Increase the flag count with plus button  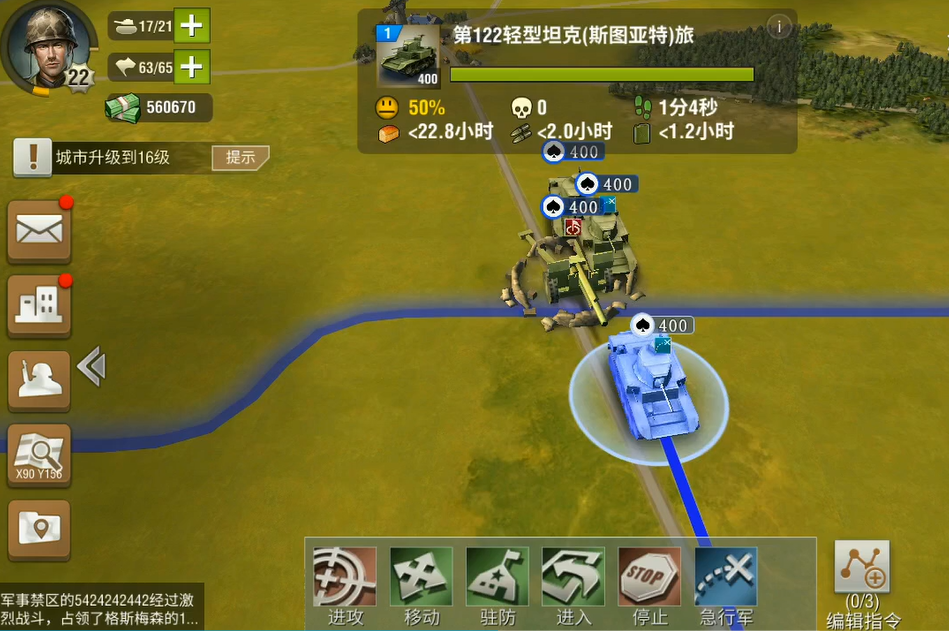[x=192, y=67]
